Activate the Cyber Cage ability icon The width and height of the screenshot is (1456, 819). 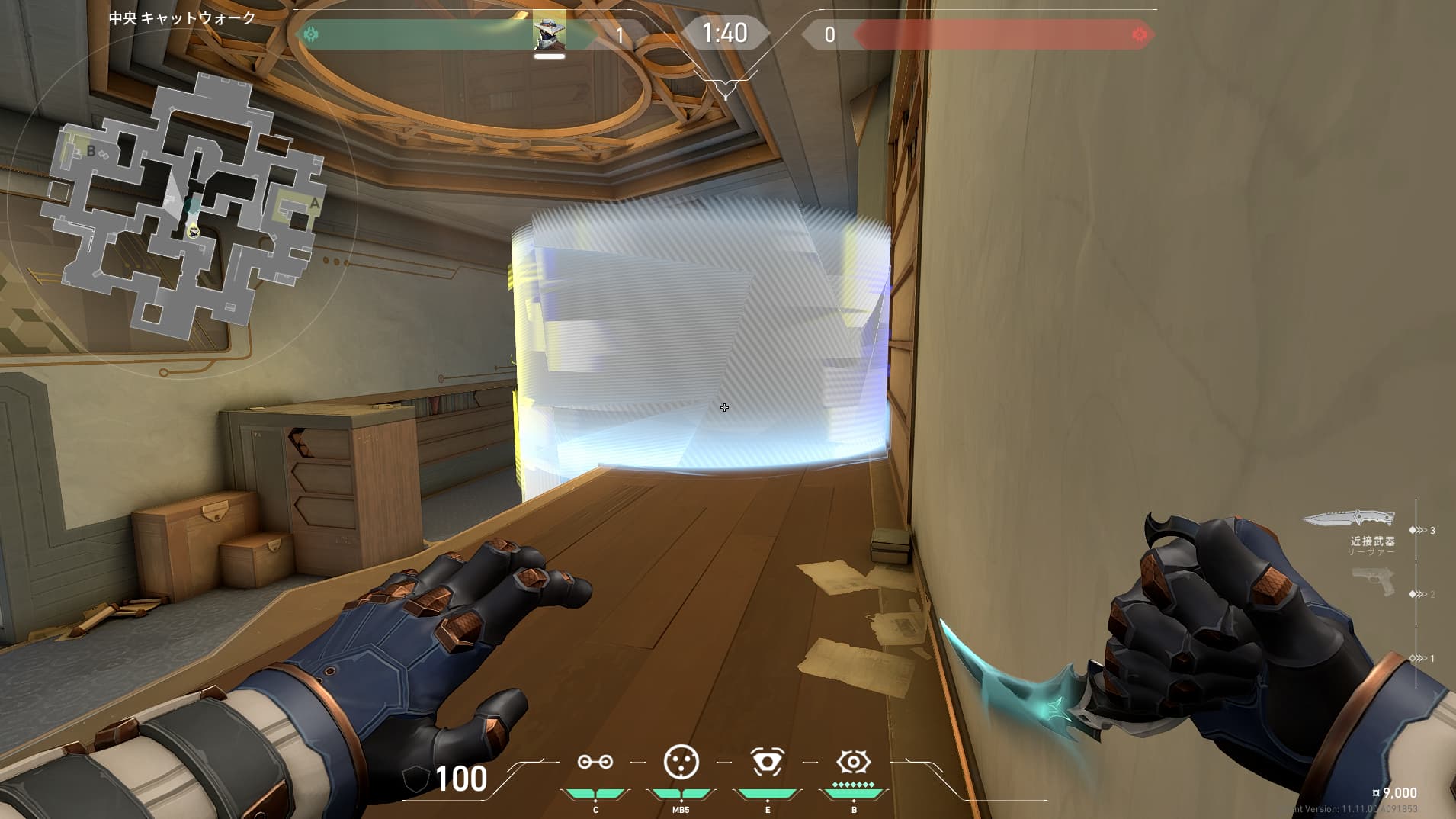point(681,762)
